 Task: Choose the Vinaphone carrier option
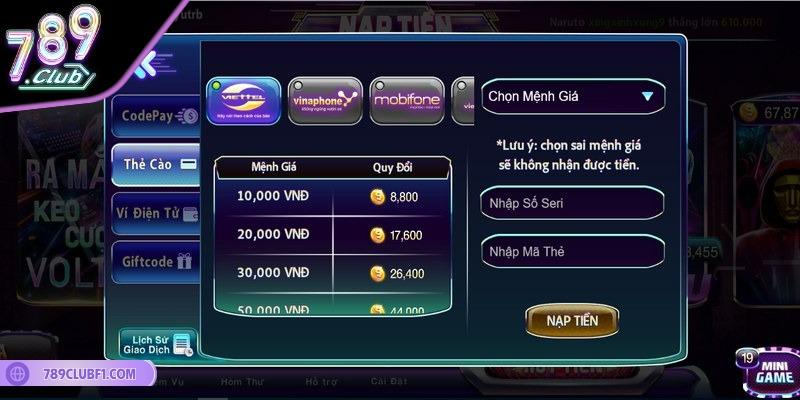click(322, 101)
